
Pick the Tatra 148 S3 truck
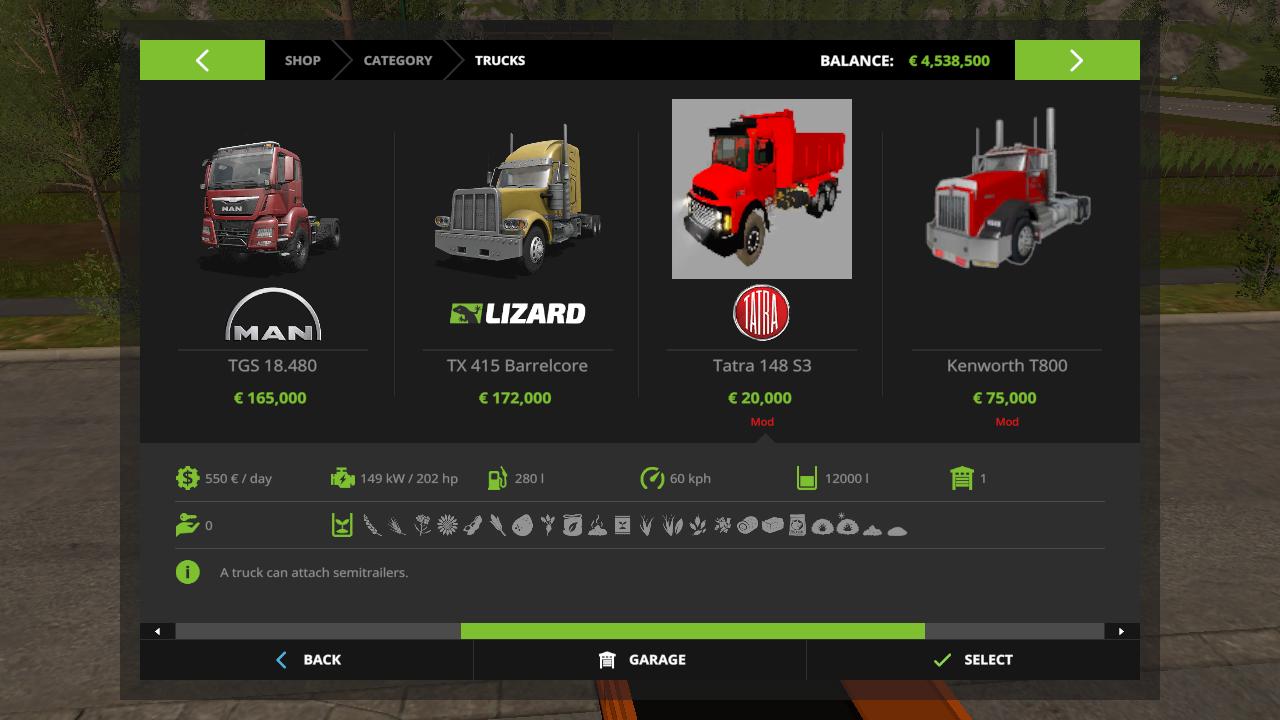click(762, 190)
